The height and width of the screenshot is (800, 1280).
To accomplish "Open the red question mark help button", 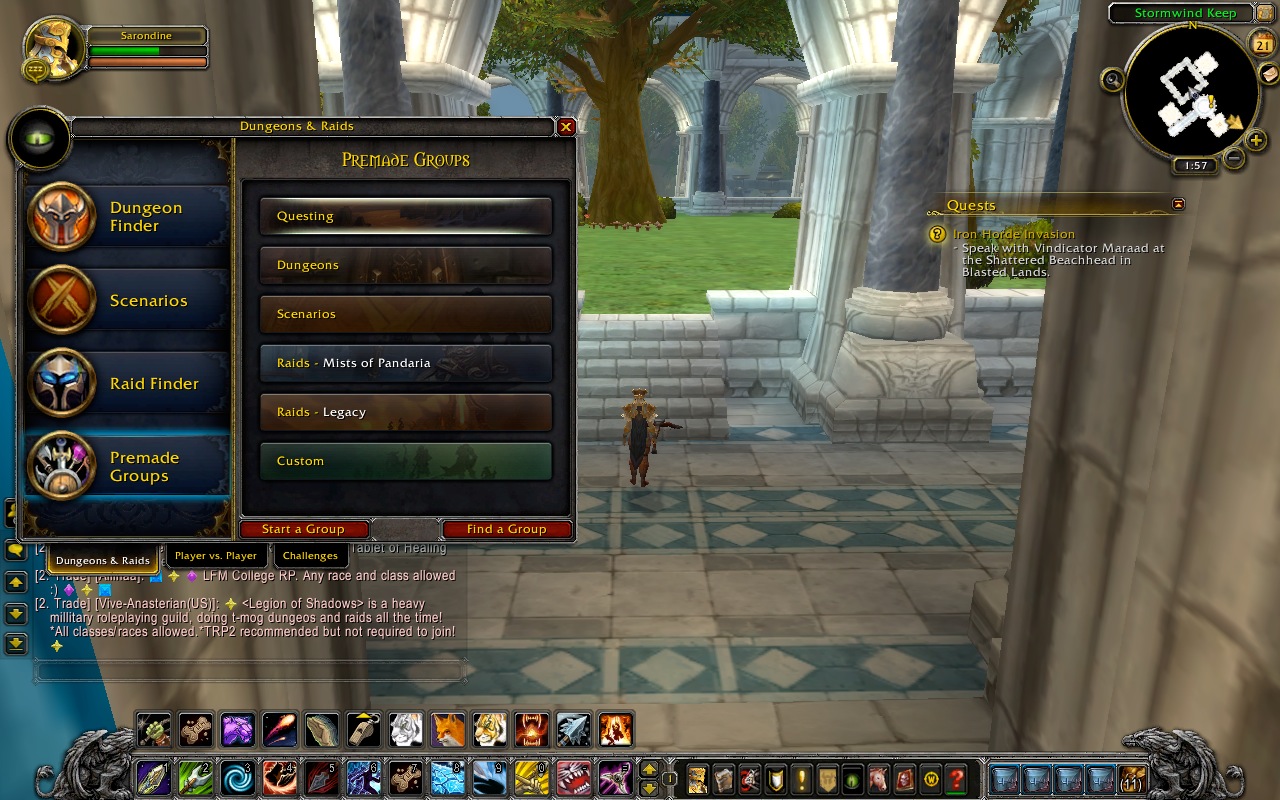I will tap(956, 778).
